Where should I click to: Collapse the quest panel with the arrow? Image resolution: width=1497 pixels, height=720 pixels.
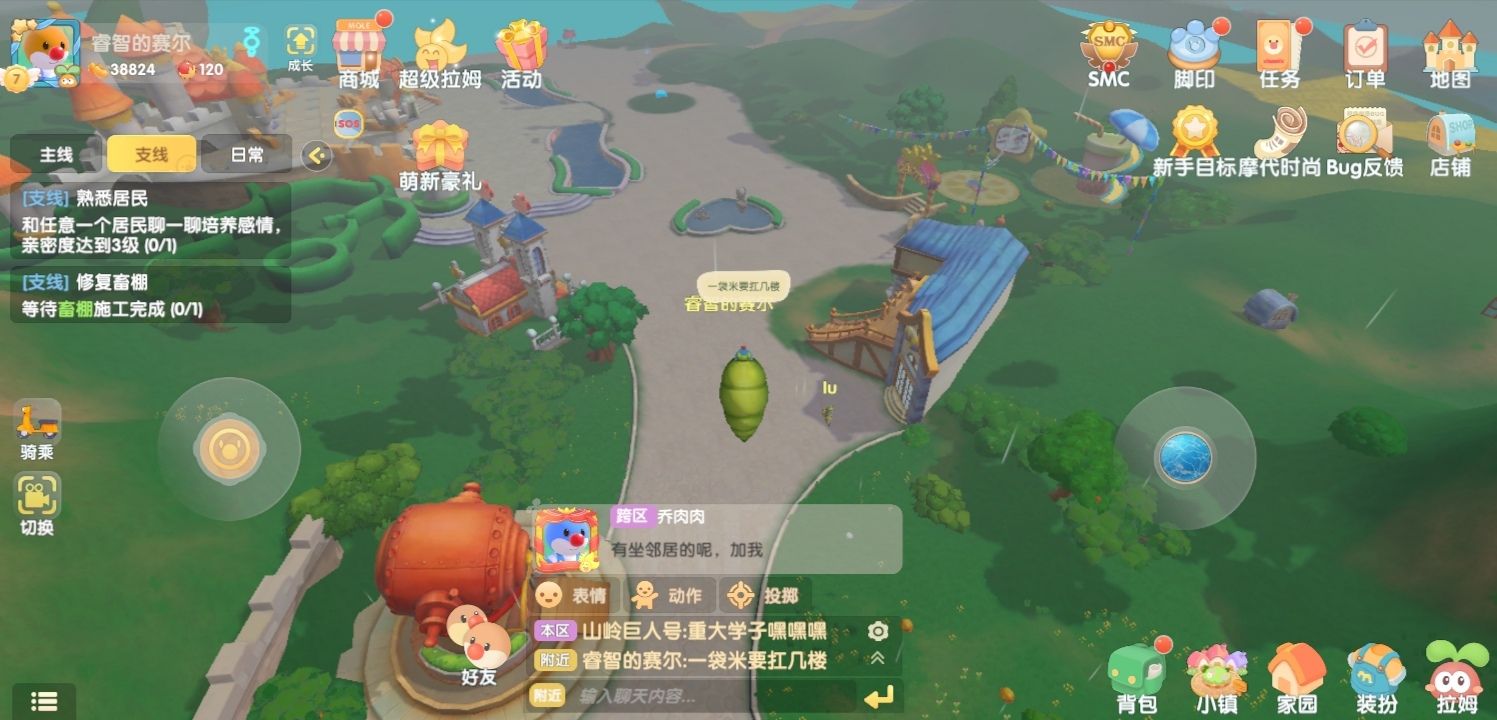click(x=317, y=155)
